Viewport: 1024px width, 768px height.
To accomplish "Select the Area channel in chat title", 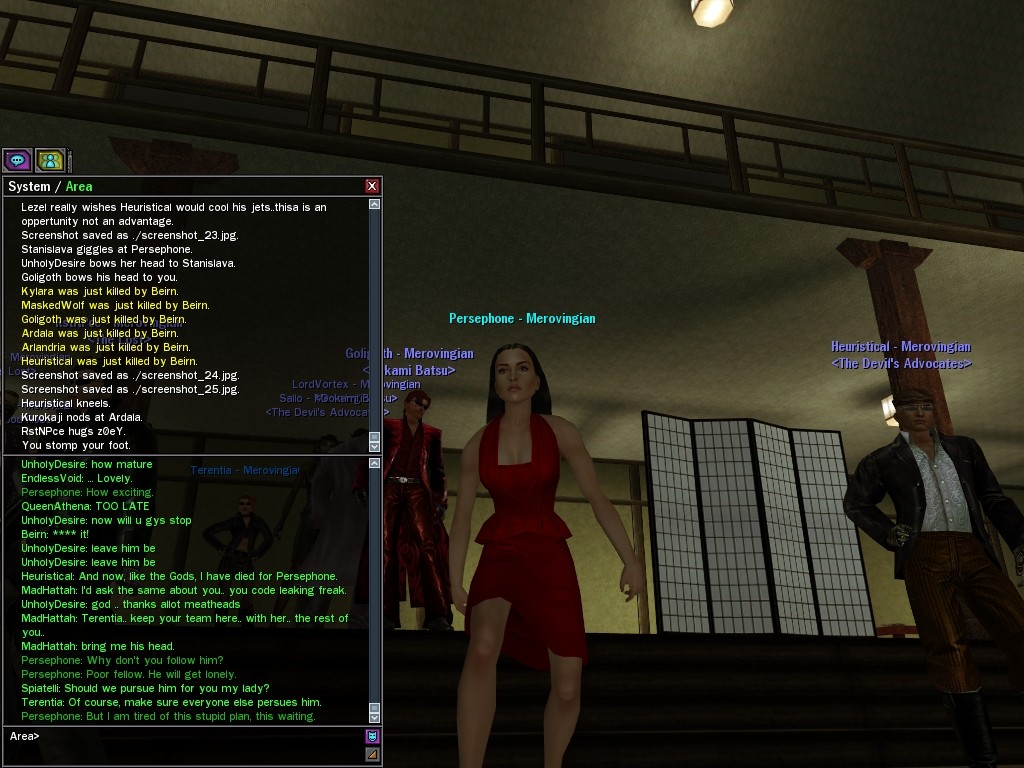I will 79,186.
